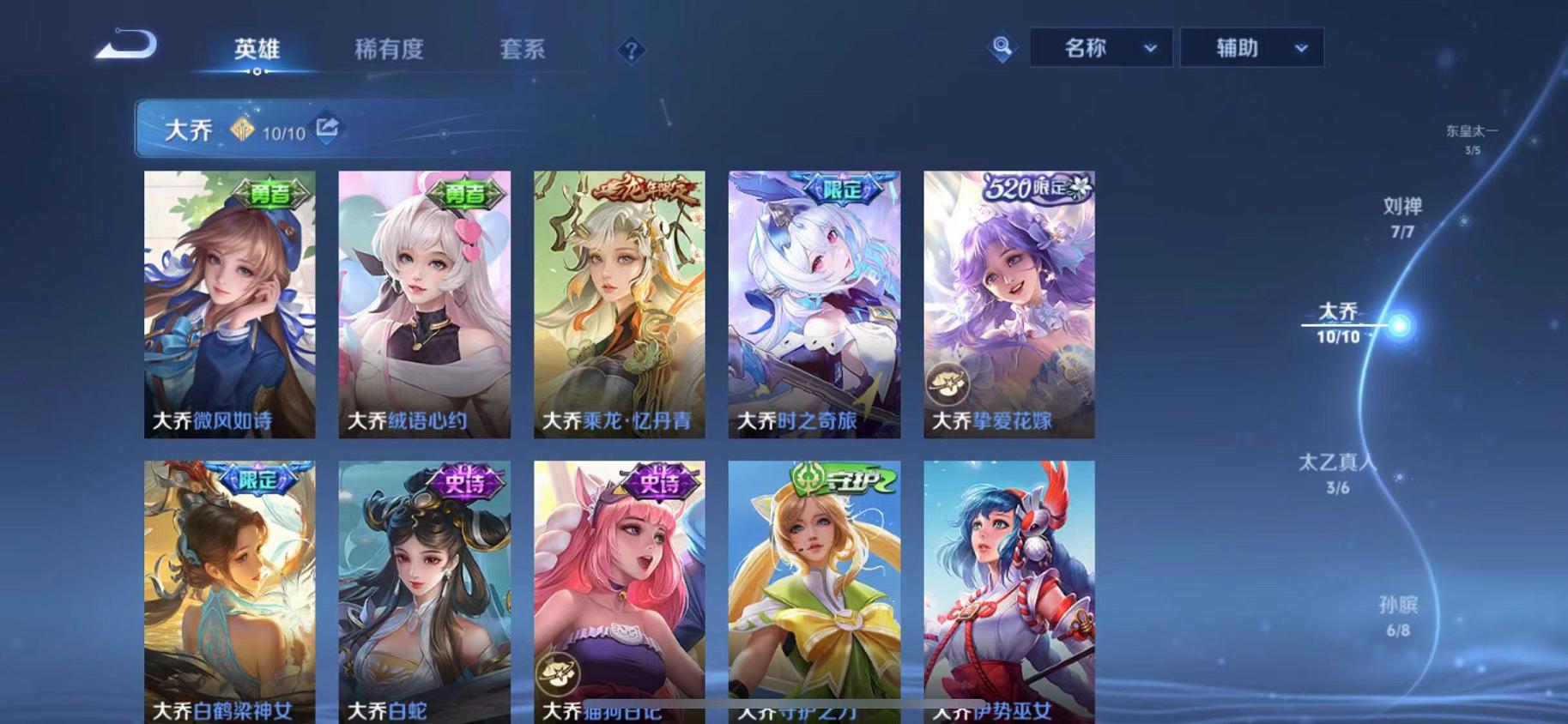The image size is (1568, 724).
Task: Click the question mark help icon
Action: click(633, 51)
